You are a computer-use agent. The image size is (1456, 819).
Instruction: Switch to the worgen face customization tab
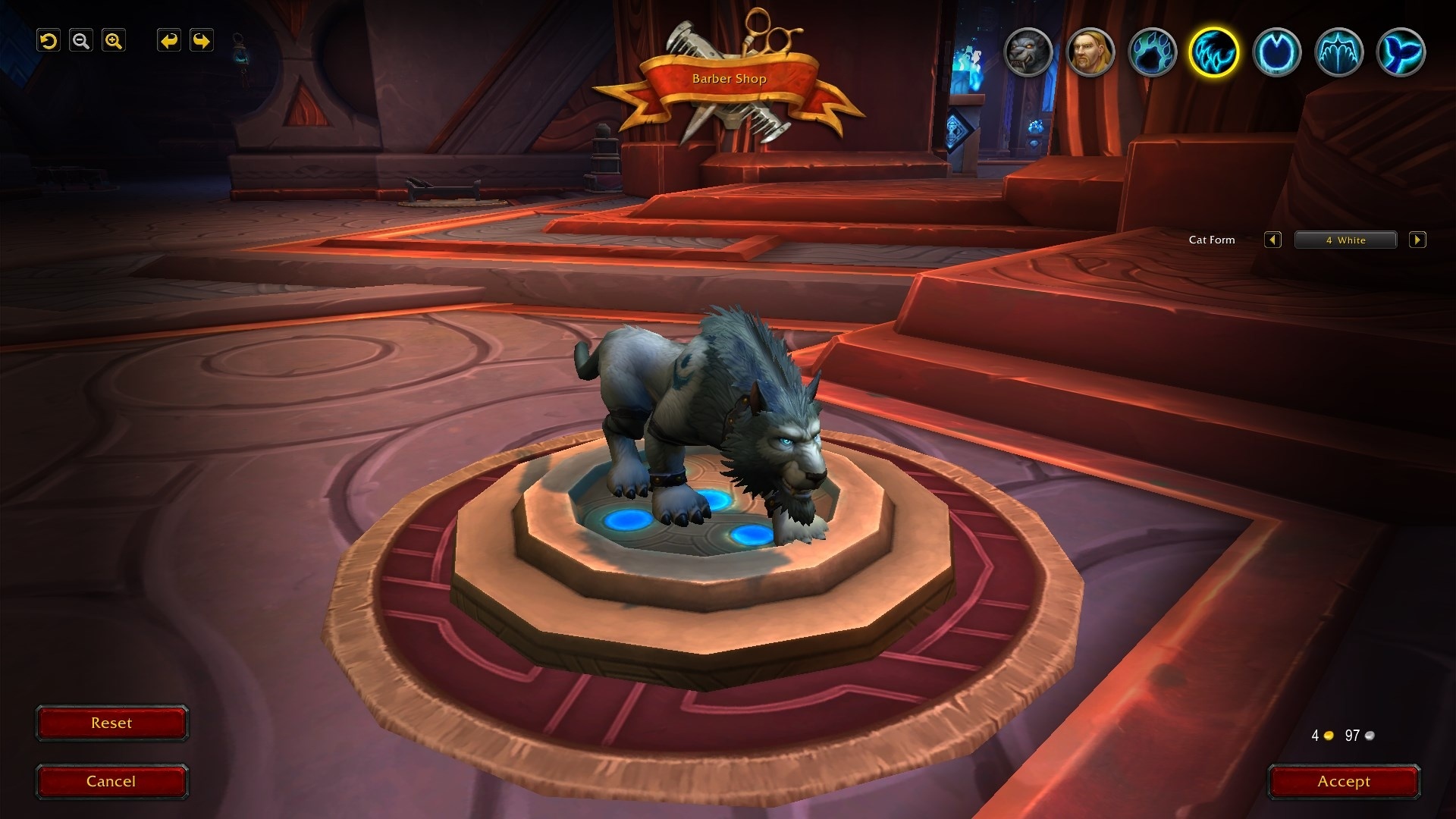1028,52
